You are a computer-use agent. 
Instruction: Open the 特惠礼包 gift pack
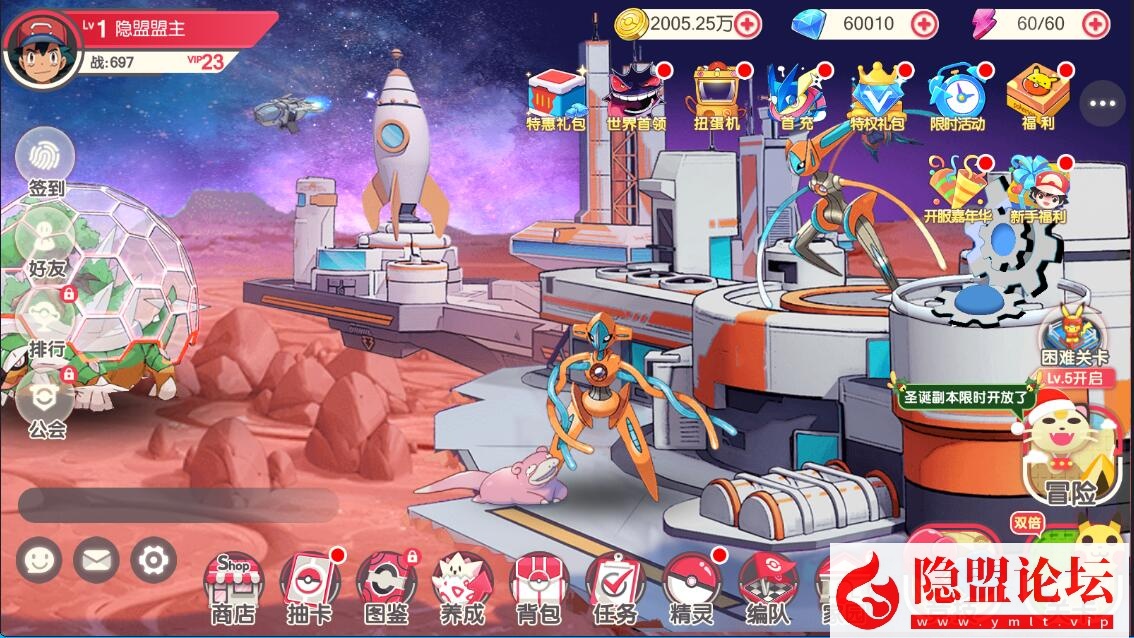(x=556, y=99)
